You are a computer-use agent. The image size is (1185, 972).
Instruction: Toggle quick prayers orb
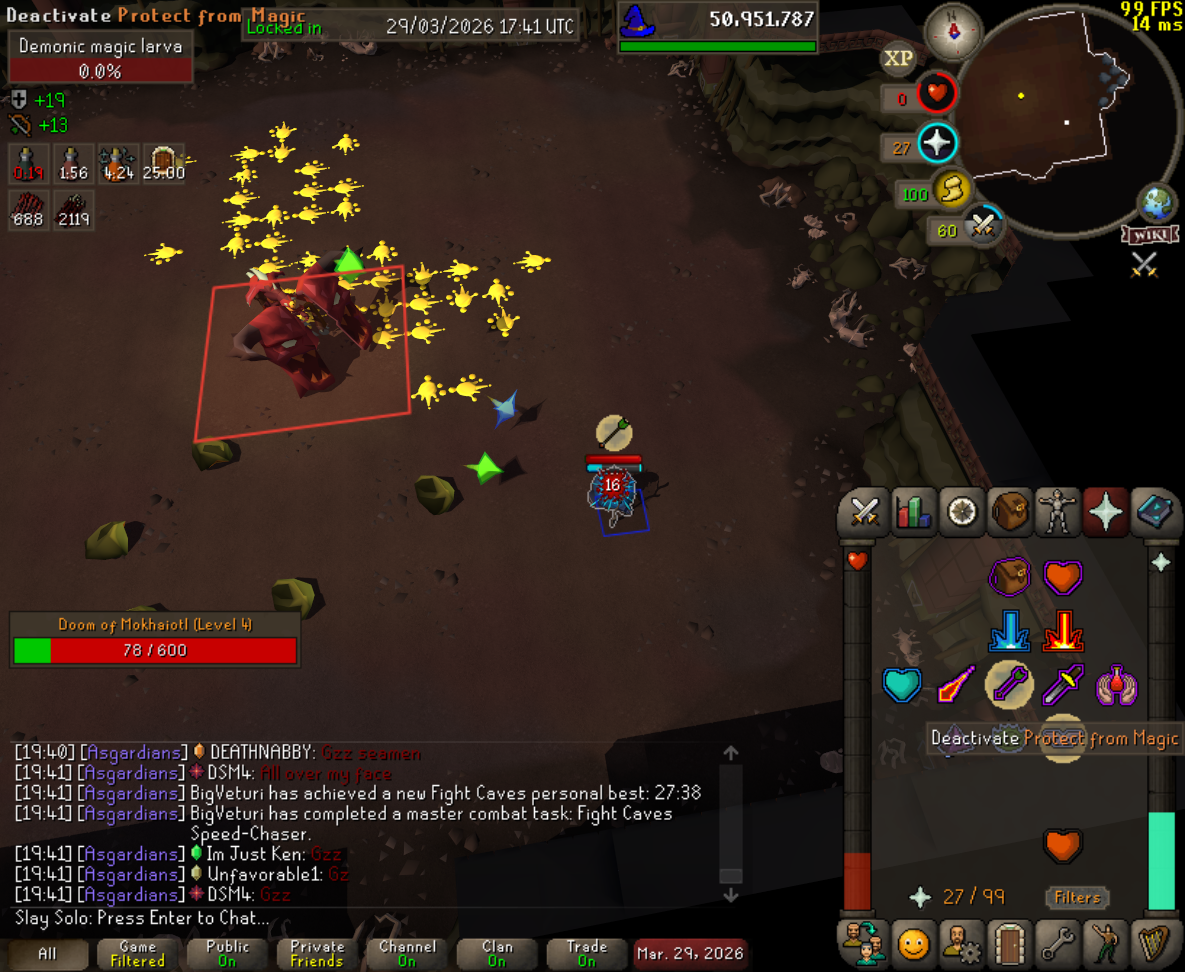(x=936, y=144)
